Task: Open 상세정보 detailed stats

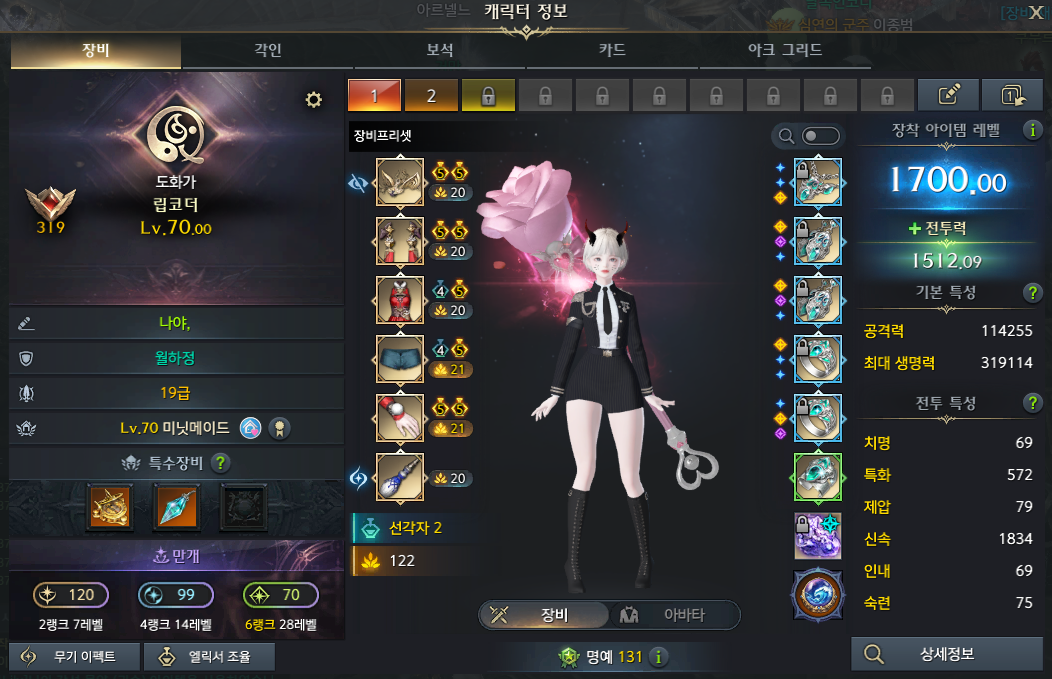Action: coord(945,655)
